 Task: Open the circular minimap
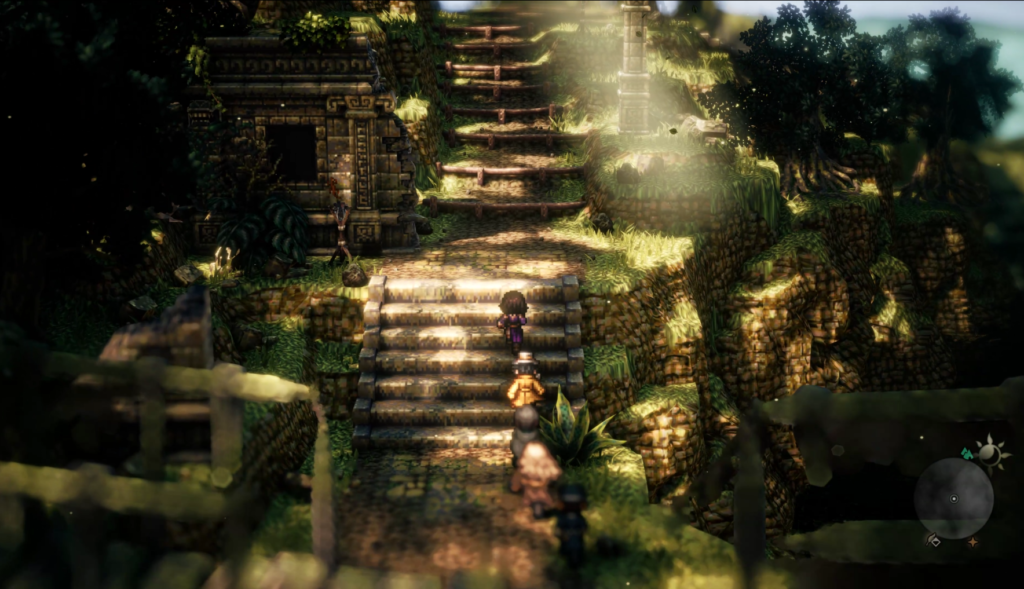[953, 498]
